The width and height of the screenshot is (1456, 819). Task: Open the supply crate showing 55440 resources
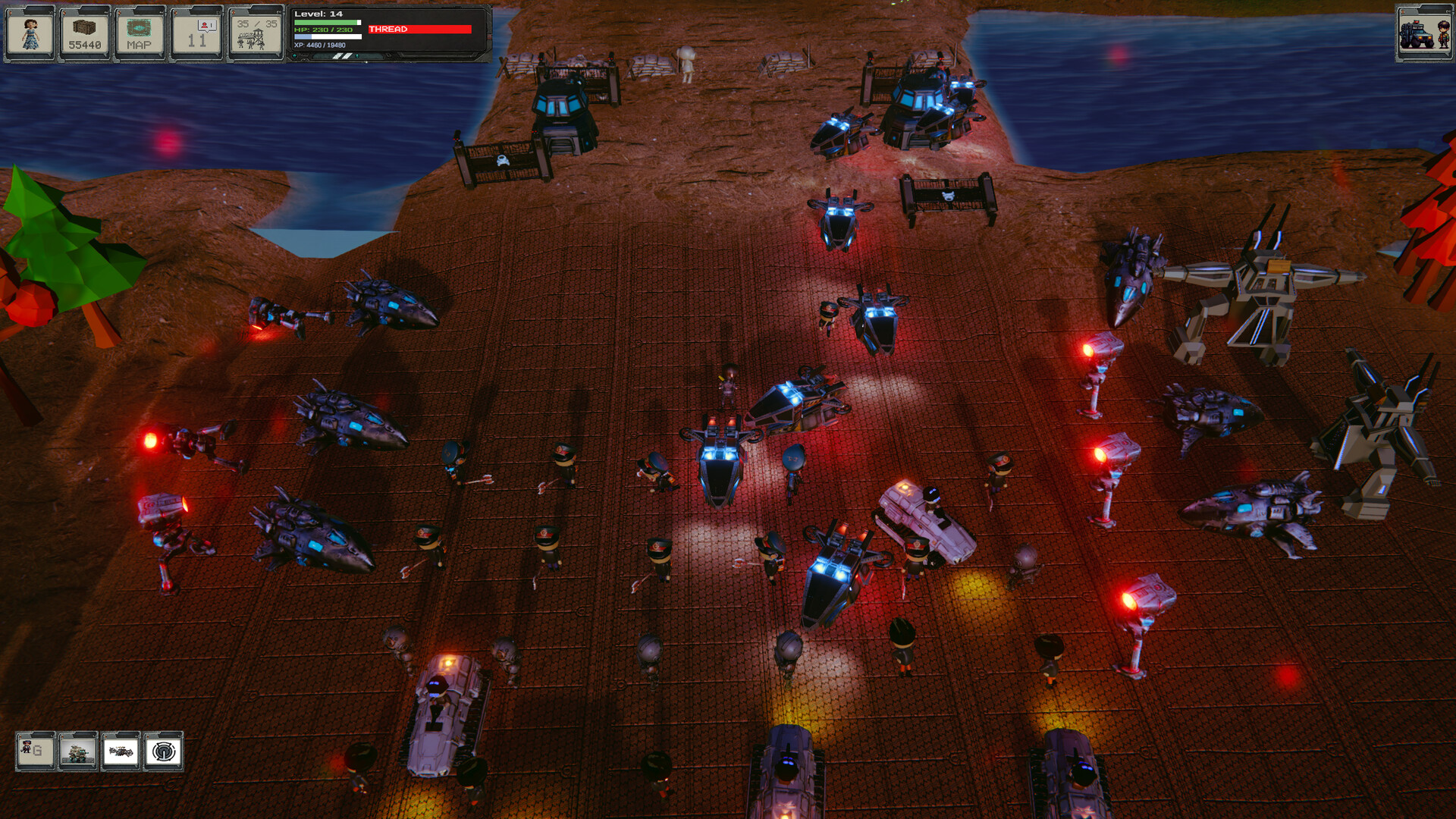coord(84,32)
